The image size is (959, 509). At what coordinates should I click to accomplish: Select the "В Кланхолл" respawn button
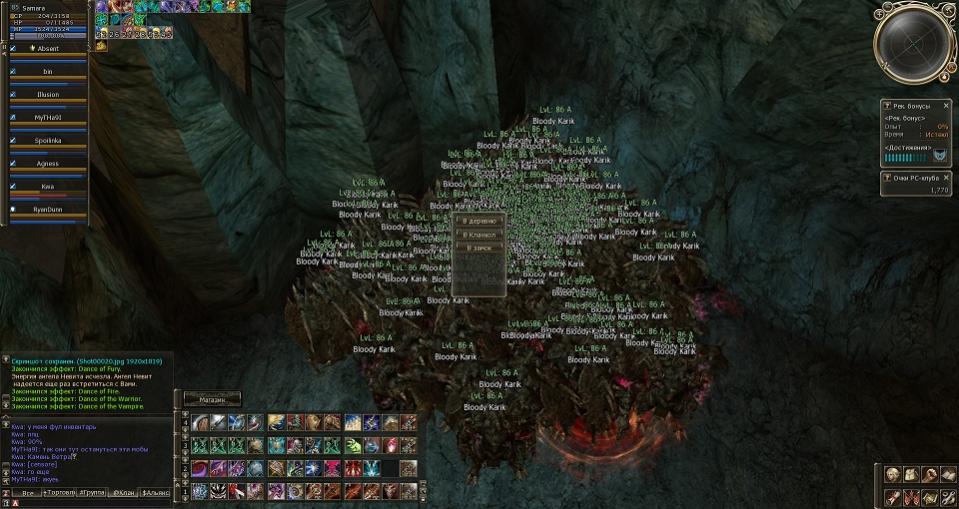coord(479,234)
